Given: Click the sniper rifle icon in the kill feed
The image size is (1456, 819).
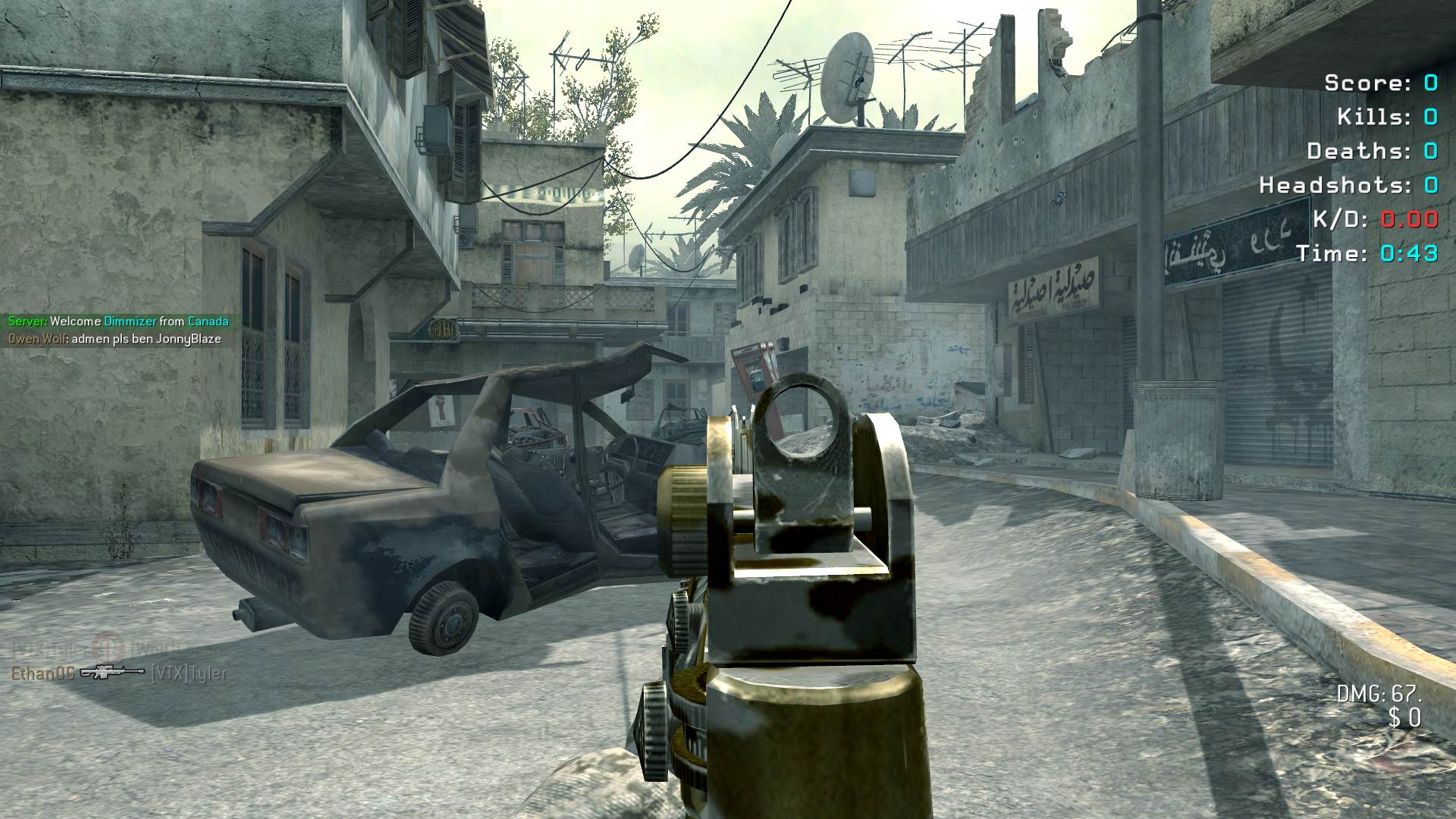Looking at the screenshot, I should click(x=112, y=672).
